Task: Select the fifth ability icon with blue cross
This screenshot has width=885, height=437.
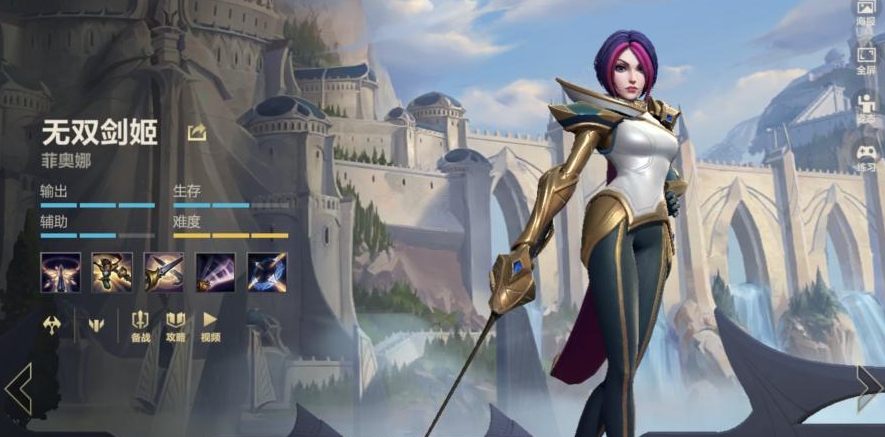Action: (x=267, y=272)
